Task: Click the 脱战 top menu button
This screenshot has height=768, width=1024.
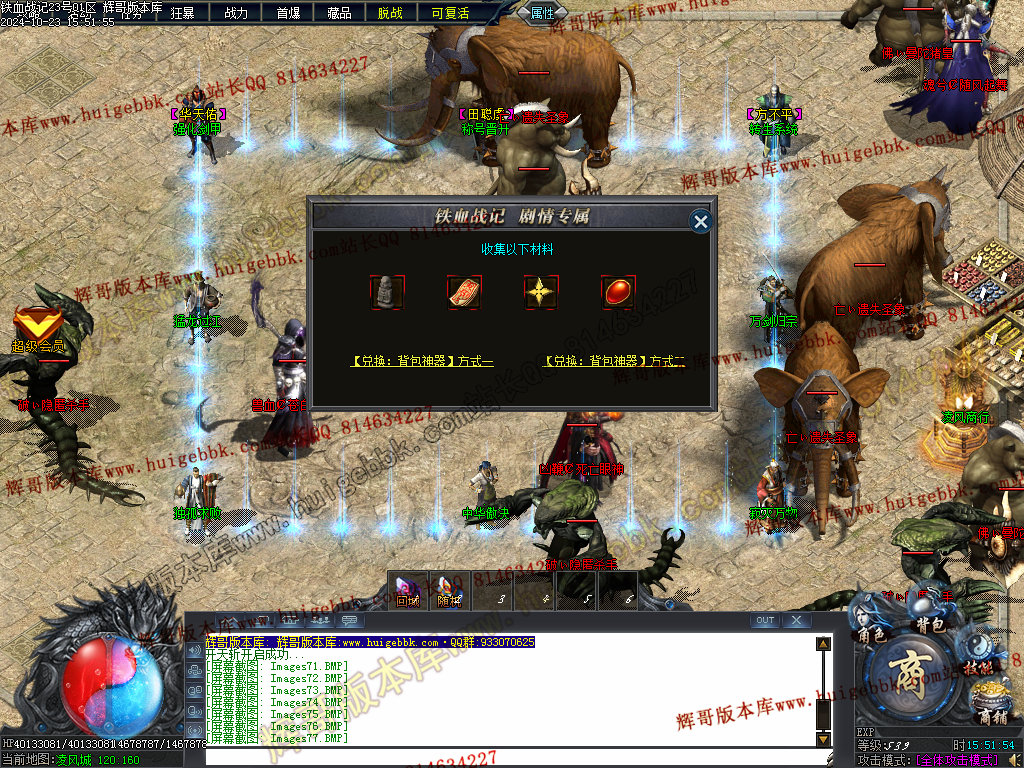Action: coord(391,13)
